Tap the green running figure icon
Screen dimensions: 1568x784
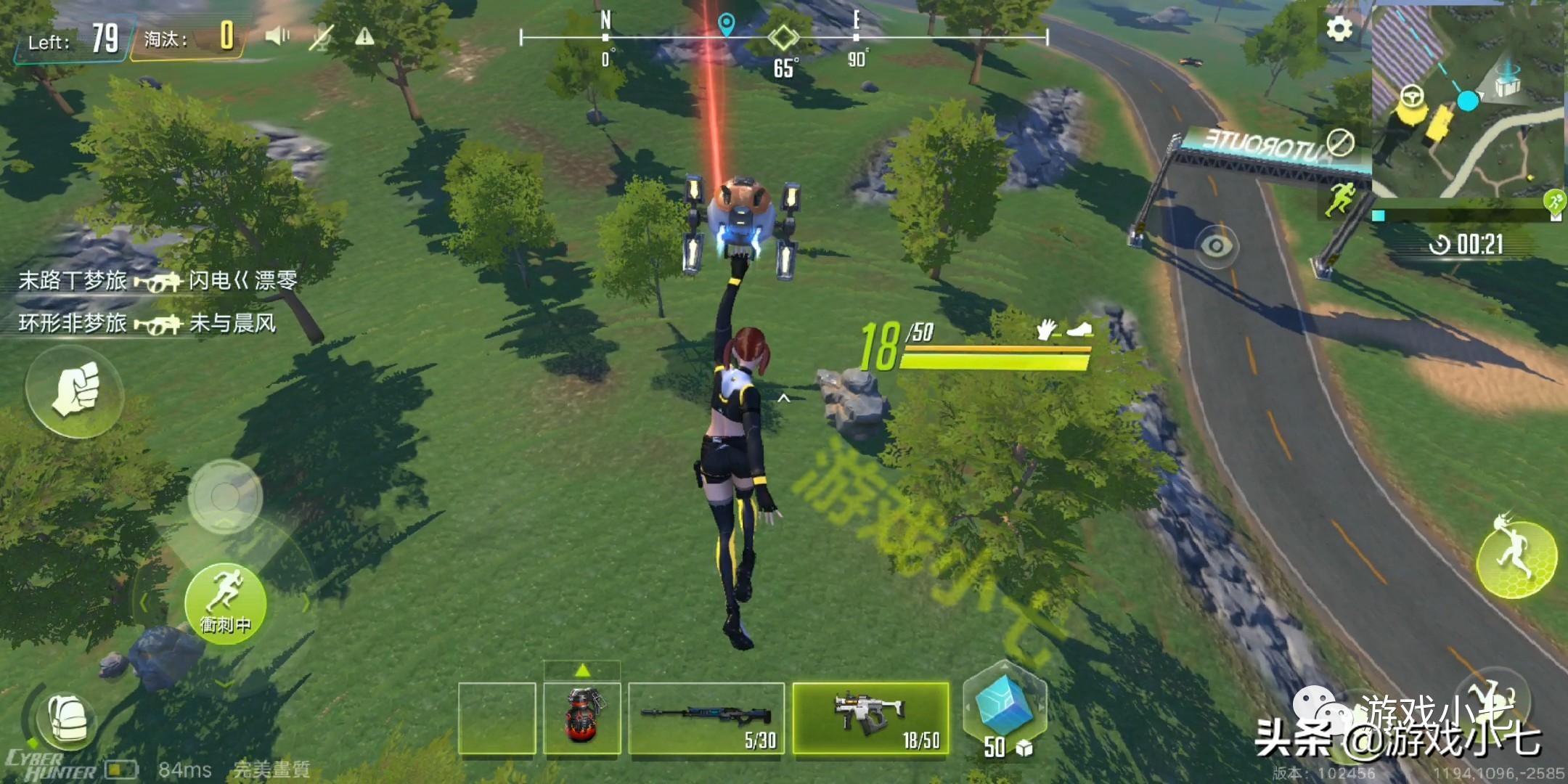tap(1339, 197)
